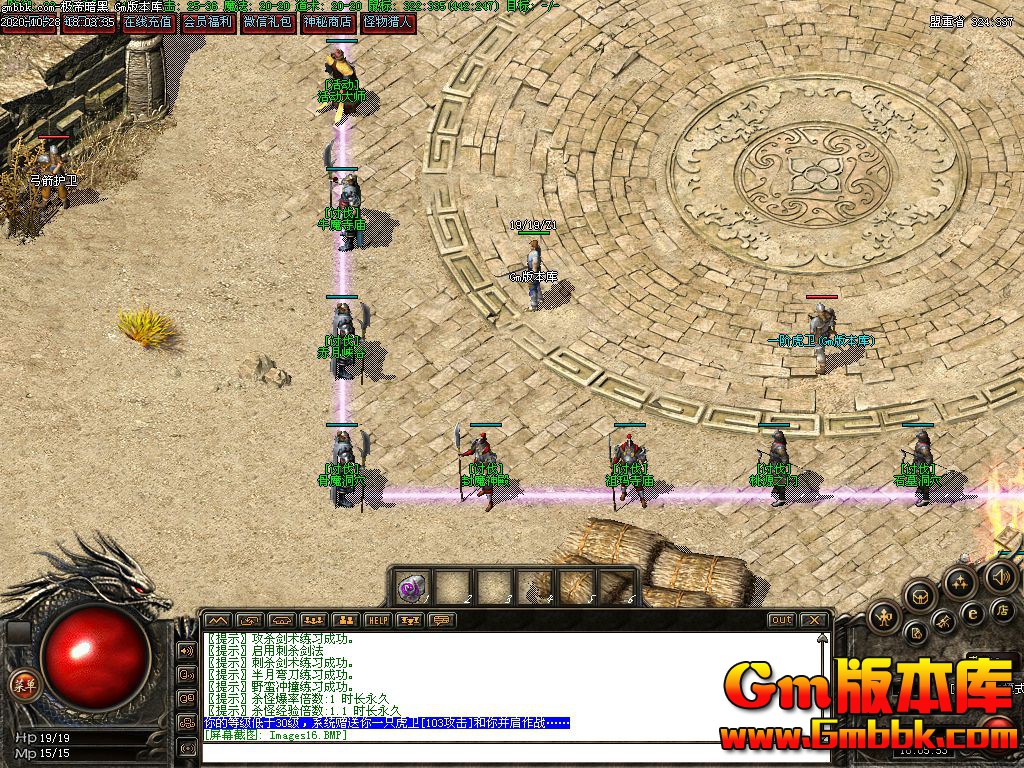
Task: Open the 会员福利 member benefits button
Action: [208, 22]
